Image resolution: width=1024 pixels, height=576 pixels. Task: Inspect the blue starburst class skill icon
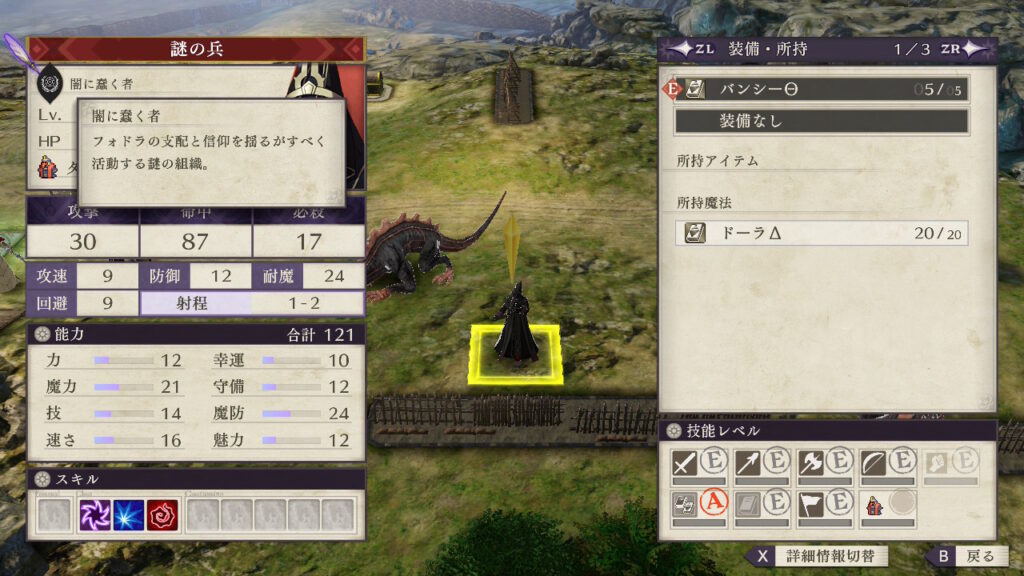[129, 515]
